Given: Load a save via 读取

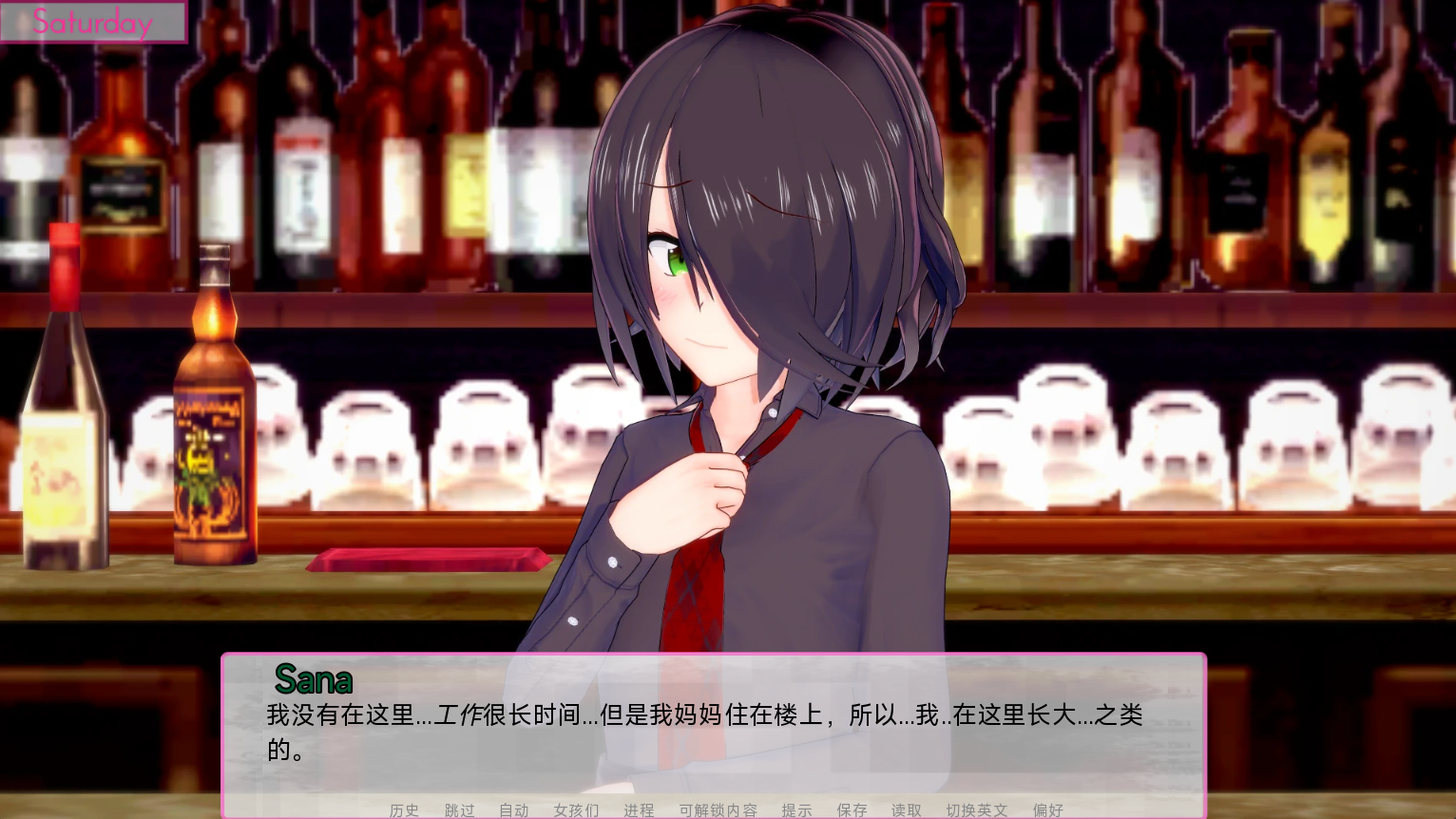Looking at the screenshot, I should coord(906,810).
